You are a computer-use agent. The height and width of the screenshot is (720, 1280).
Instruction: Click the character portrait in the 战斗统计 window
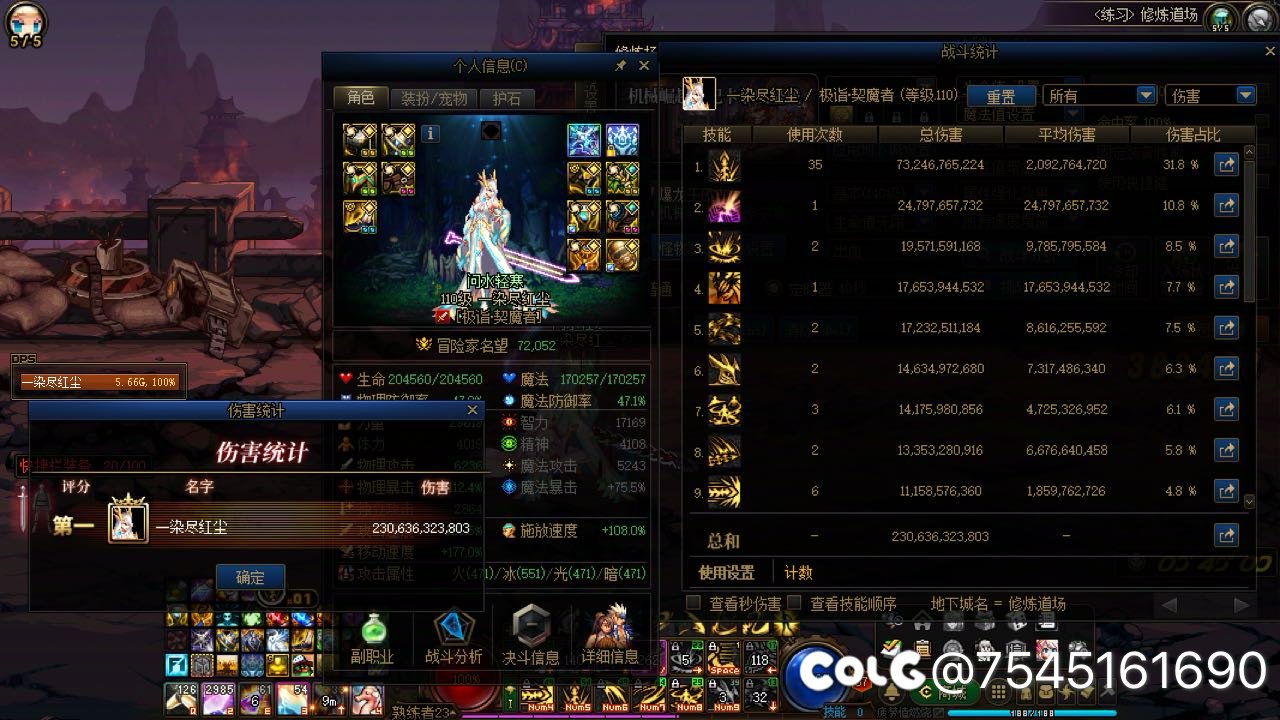(x=699, y=93)
